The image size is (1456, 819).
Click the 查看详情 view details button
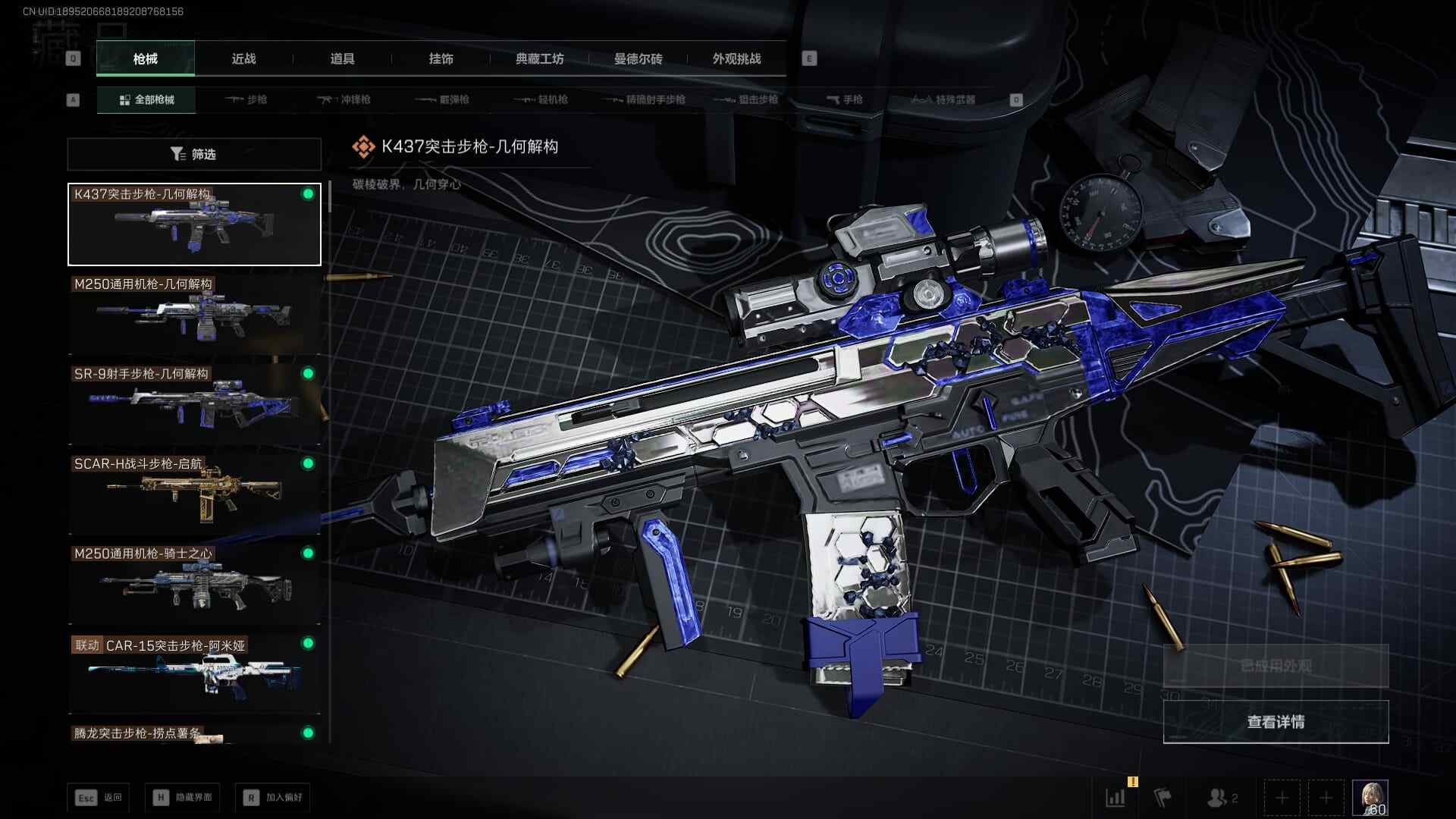[1276, 722]
